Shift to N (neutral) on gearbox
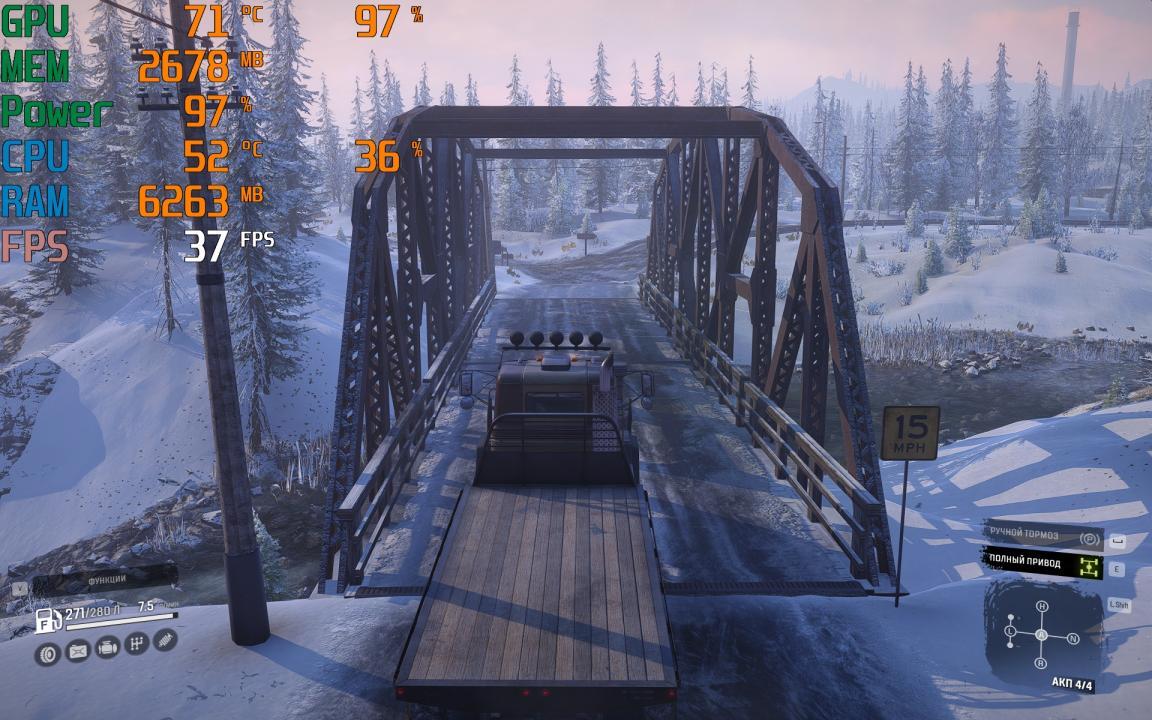This screenshot has height=720, width=1152. (x=1073, y=638)
